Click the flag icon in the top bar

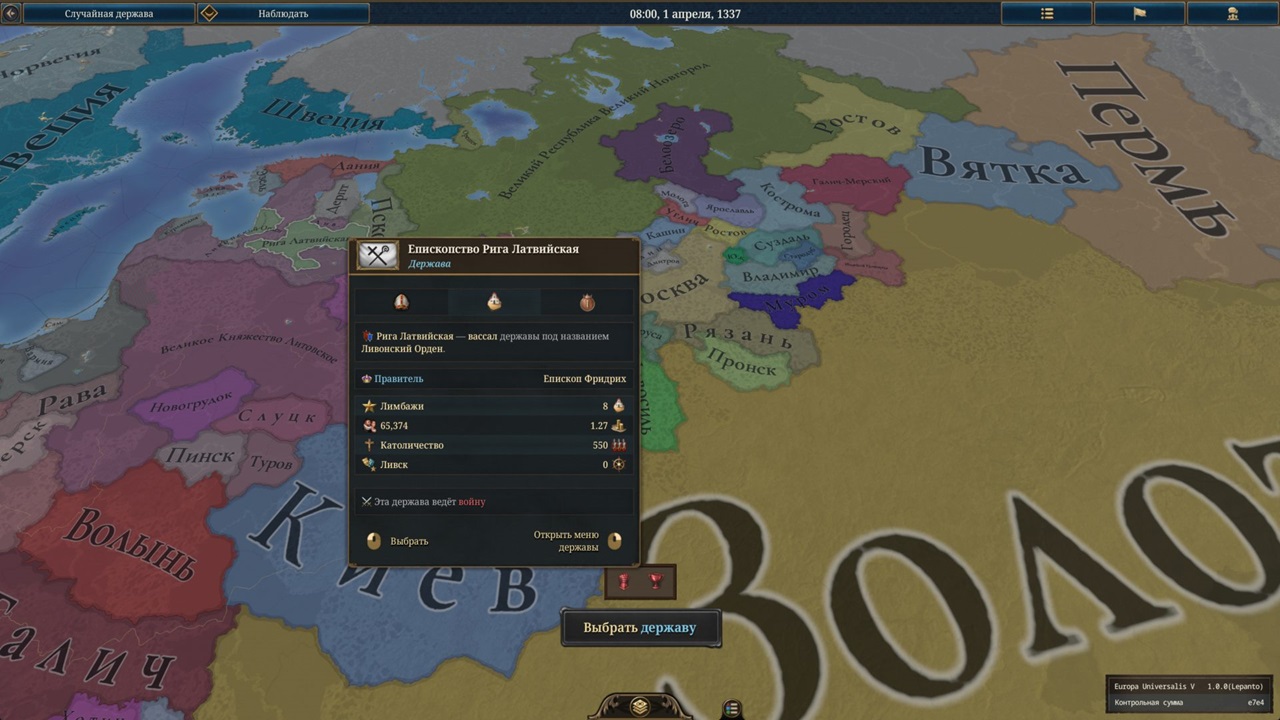(1139, 13)
